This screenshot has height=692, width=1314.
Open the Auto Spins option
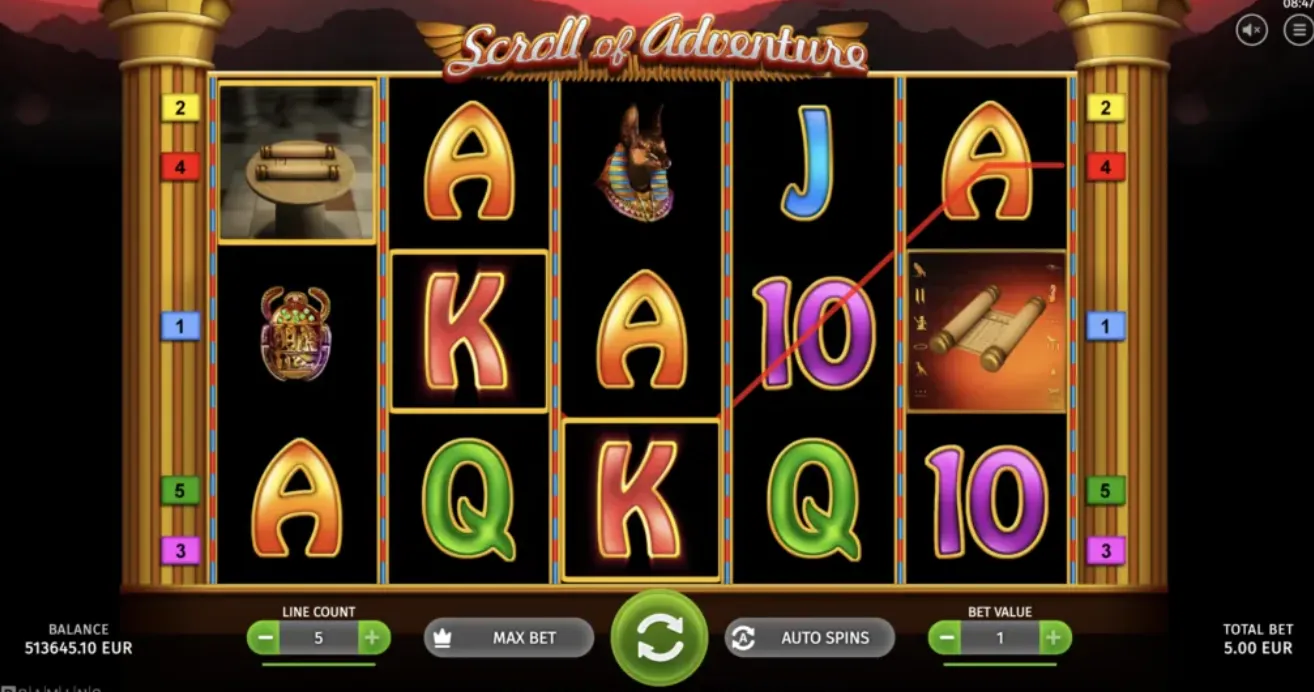(x=809, y=638)
